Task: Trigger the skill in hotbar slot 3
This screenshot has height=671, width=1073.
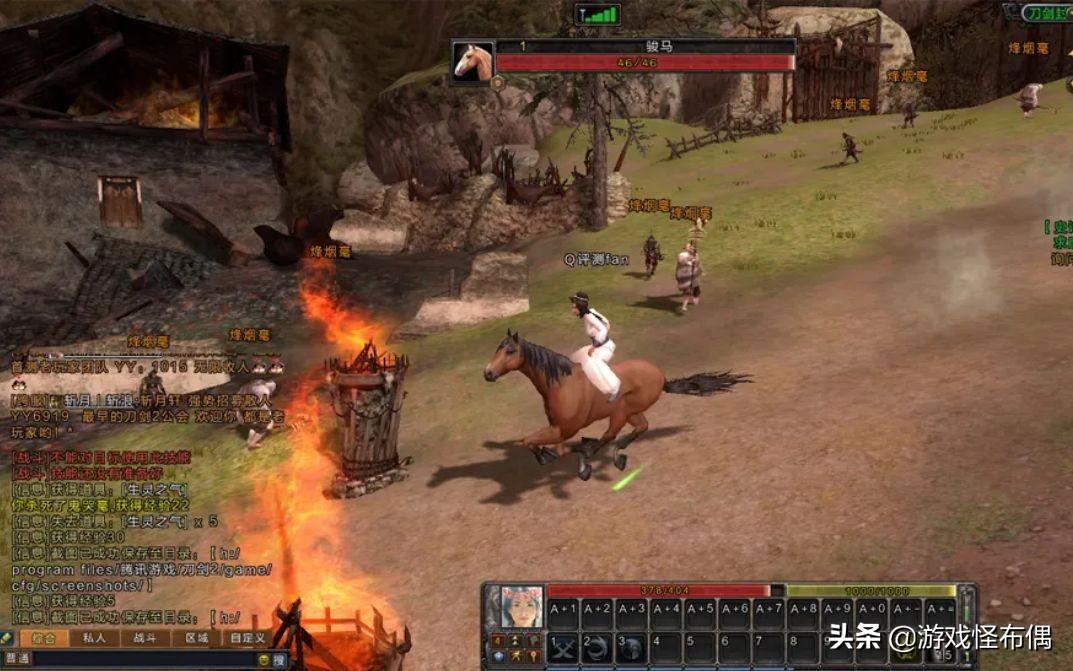Action: [631, 648]
